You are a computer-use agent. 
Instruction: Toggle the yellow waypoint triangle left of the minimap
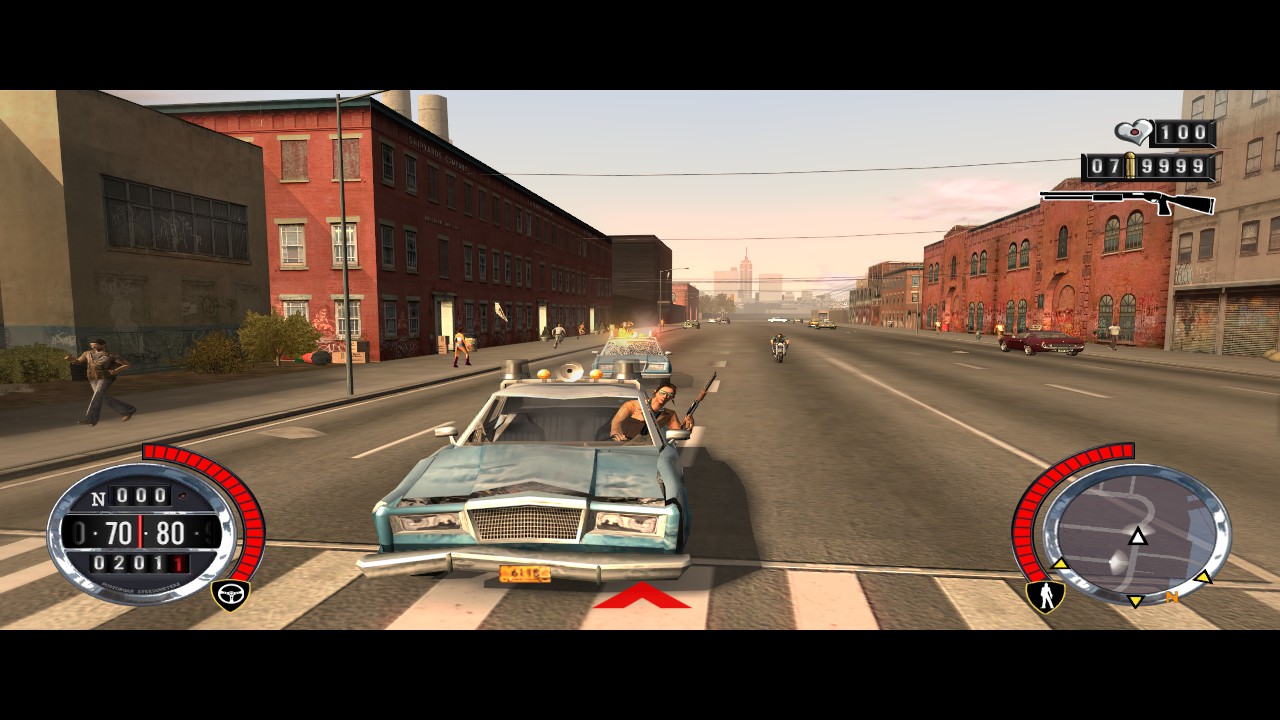1060,565
